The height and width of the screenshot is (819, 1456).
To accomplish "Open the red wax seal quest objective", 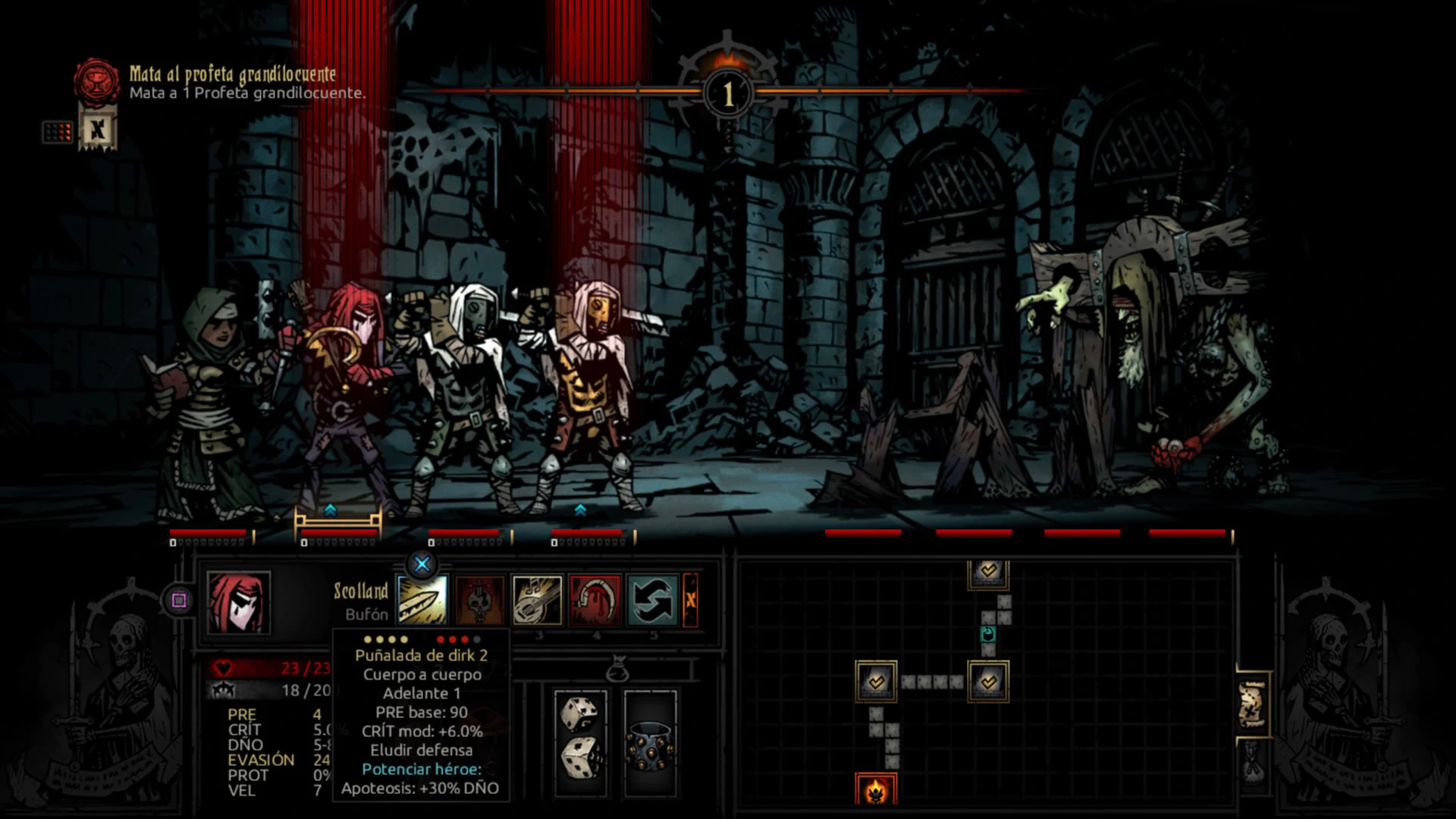I will [x=96, y=81].
